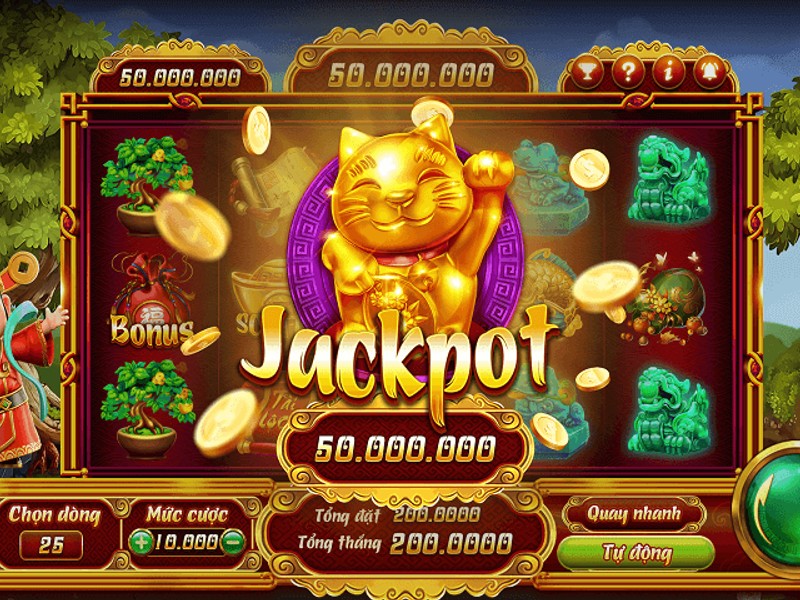This screenshot has height=600, width=800.
Task: Show game info with the i button
Action: (x=667, y=73)
